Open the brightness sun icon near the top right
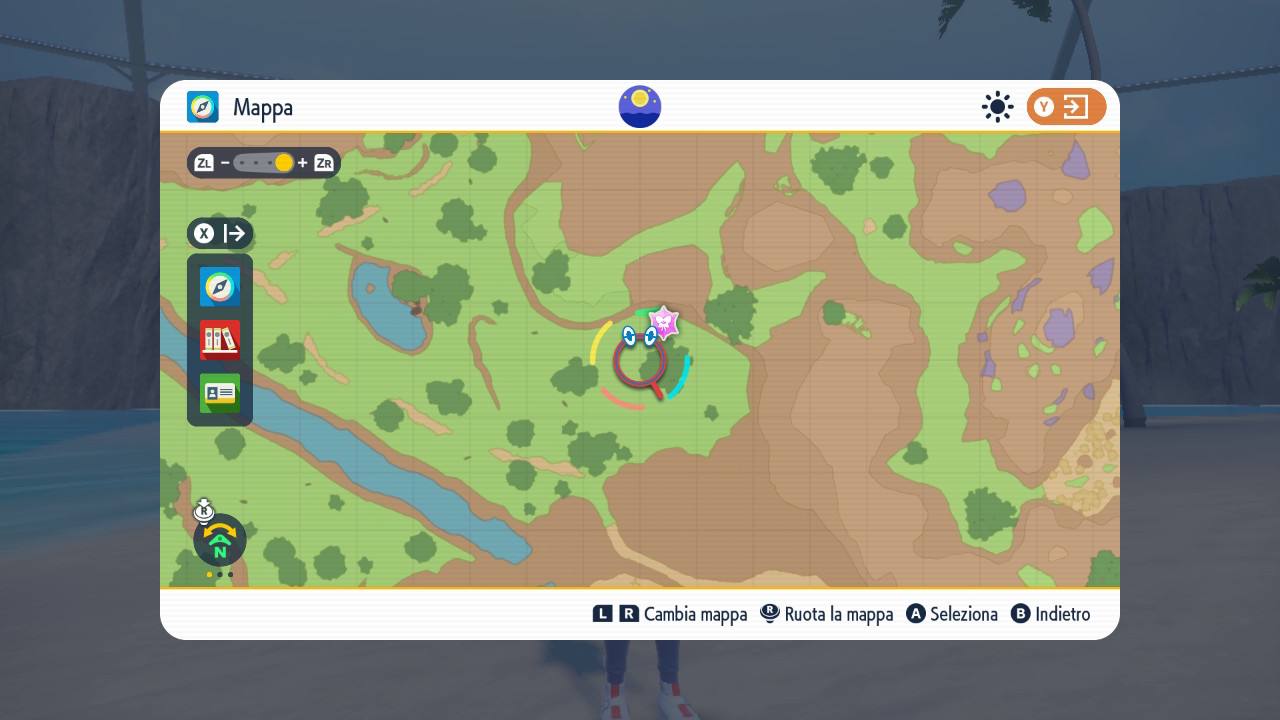 pos(997,106)
